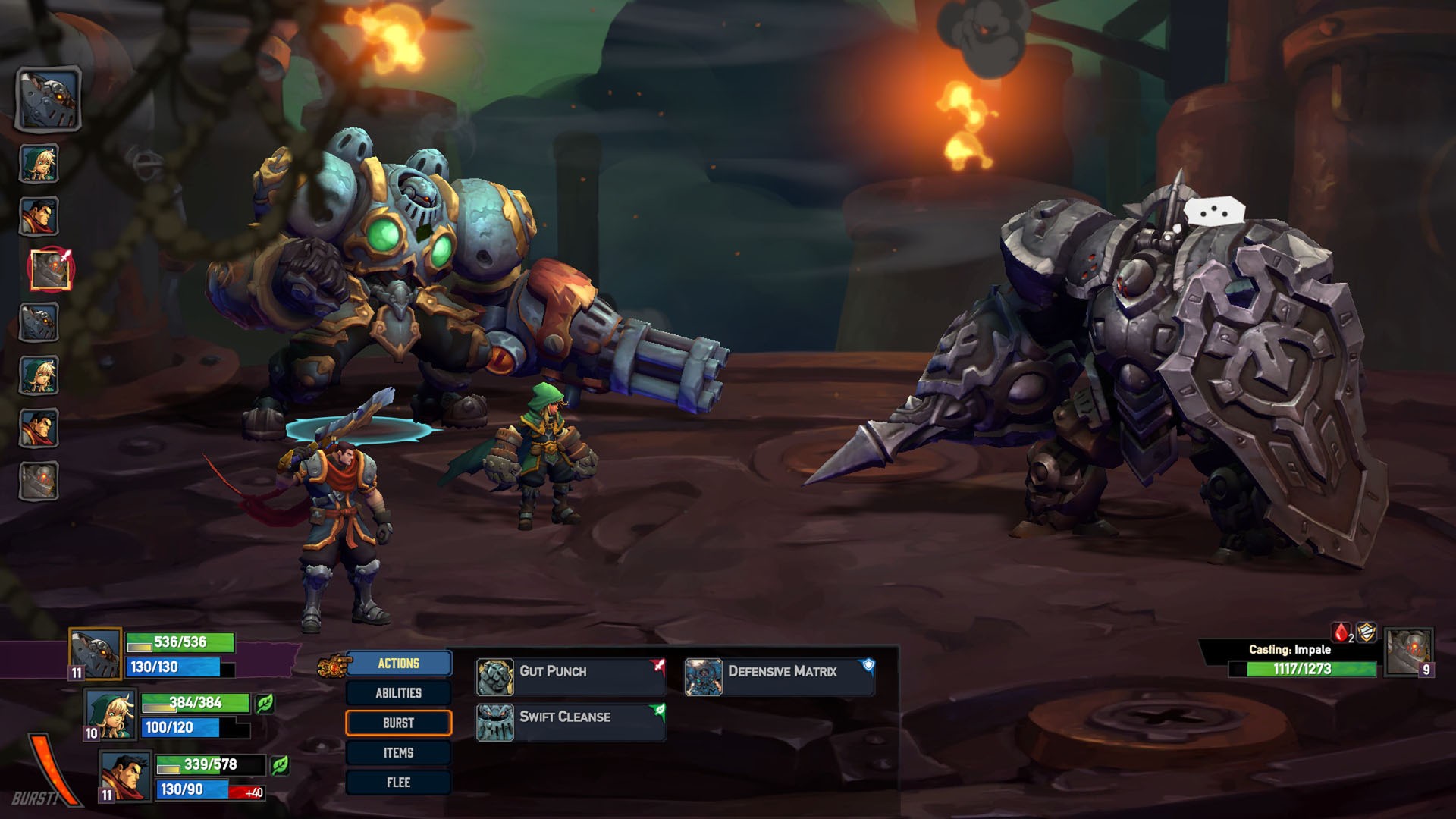Click the large top turn order portrait

pyautogui.click(x=49, y=99)
